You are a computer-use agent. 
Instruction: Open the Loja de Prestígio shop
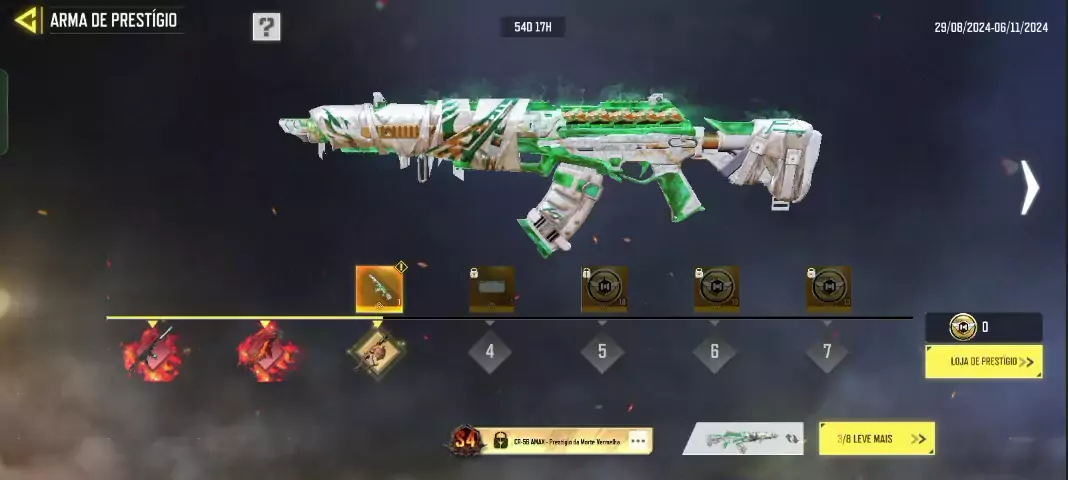click(983, 361)
